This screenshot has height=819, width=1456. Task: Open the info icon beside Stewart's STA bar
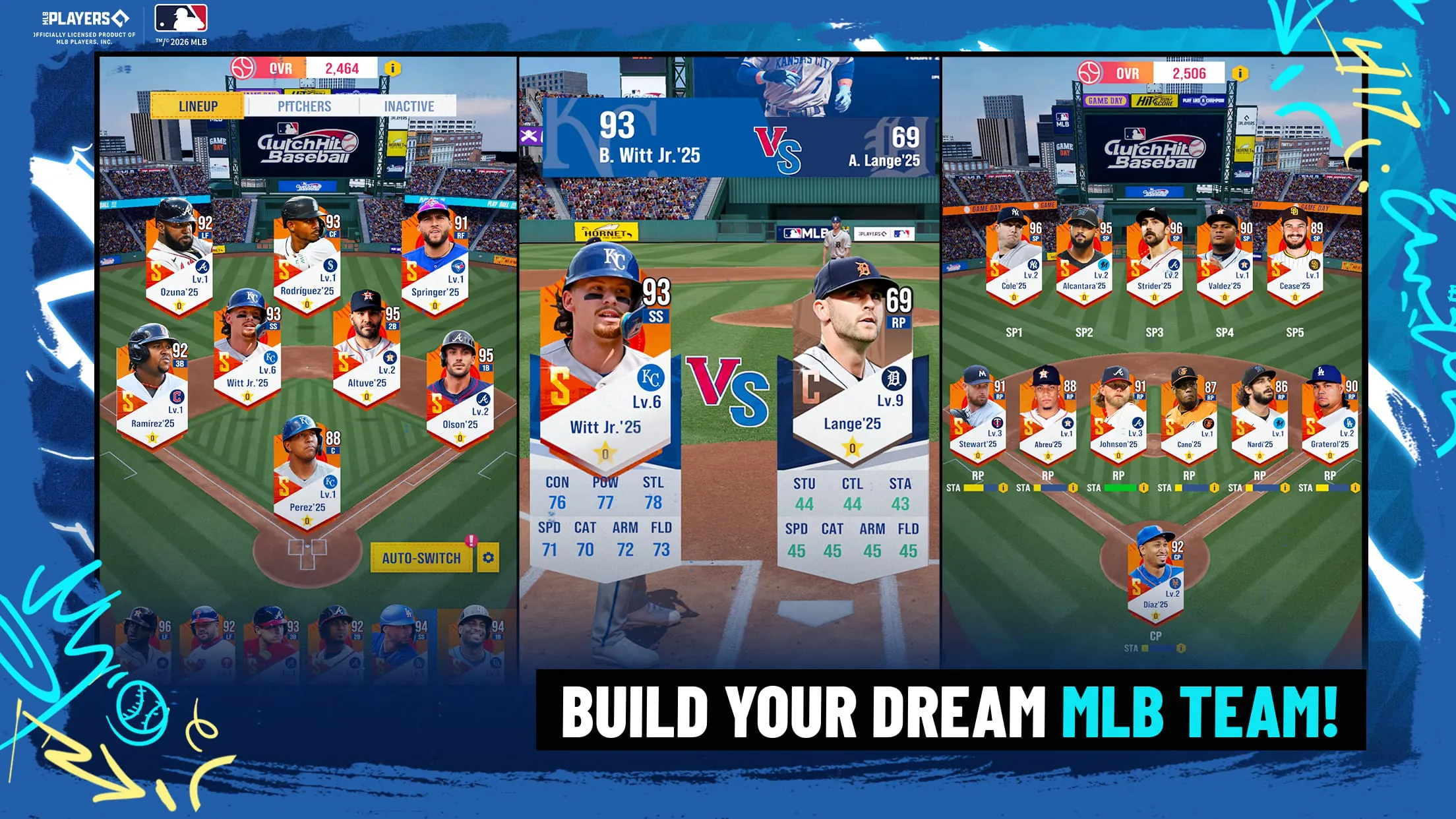1004,488
